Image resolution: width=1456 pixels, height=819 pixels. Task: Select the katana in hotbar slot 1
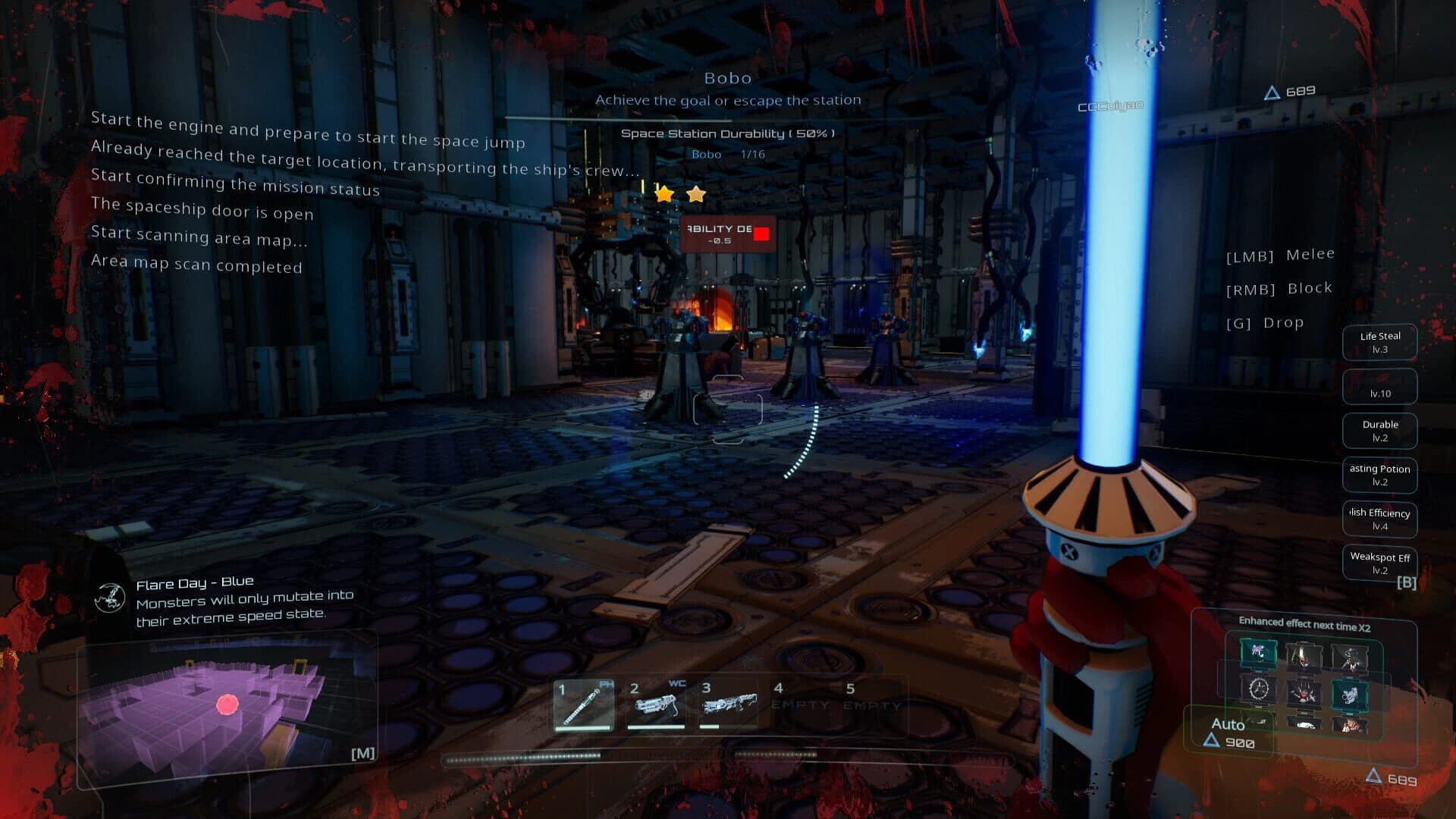click(585, 704)
